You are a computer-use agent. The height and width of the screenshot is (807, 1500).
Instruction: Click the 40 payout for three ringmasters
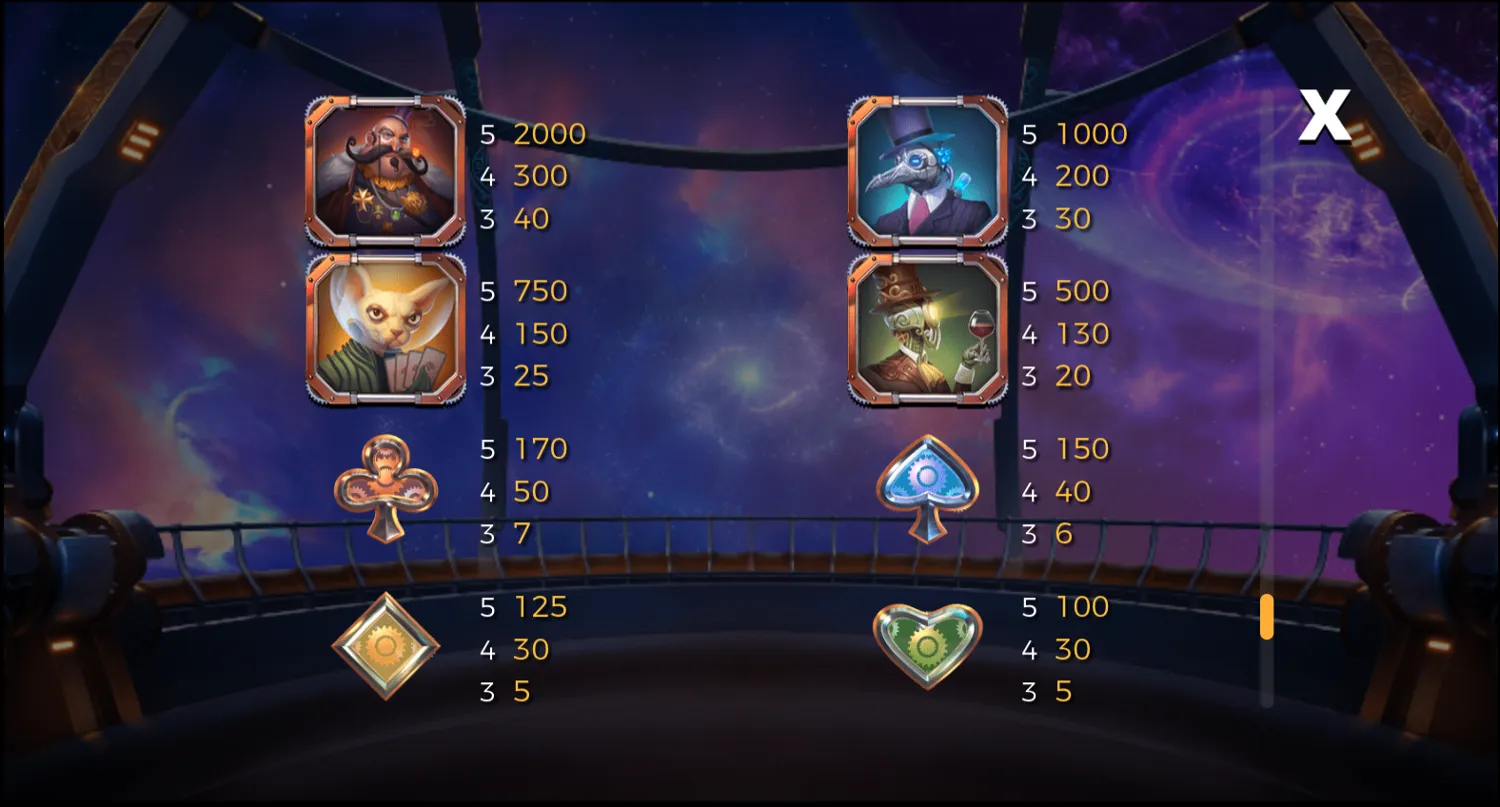point(530,218)
